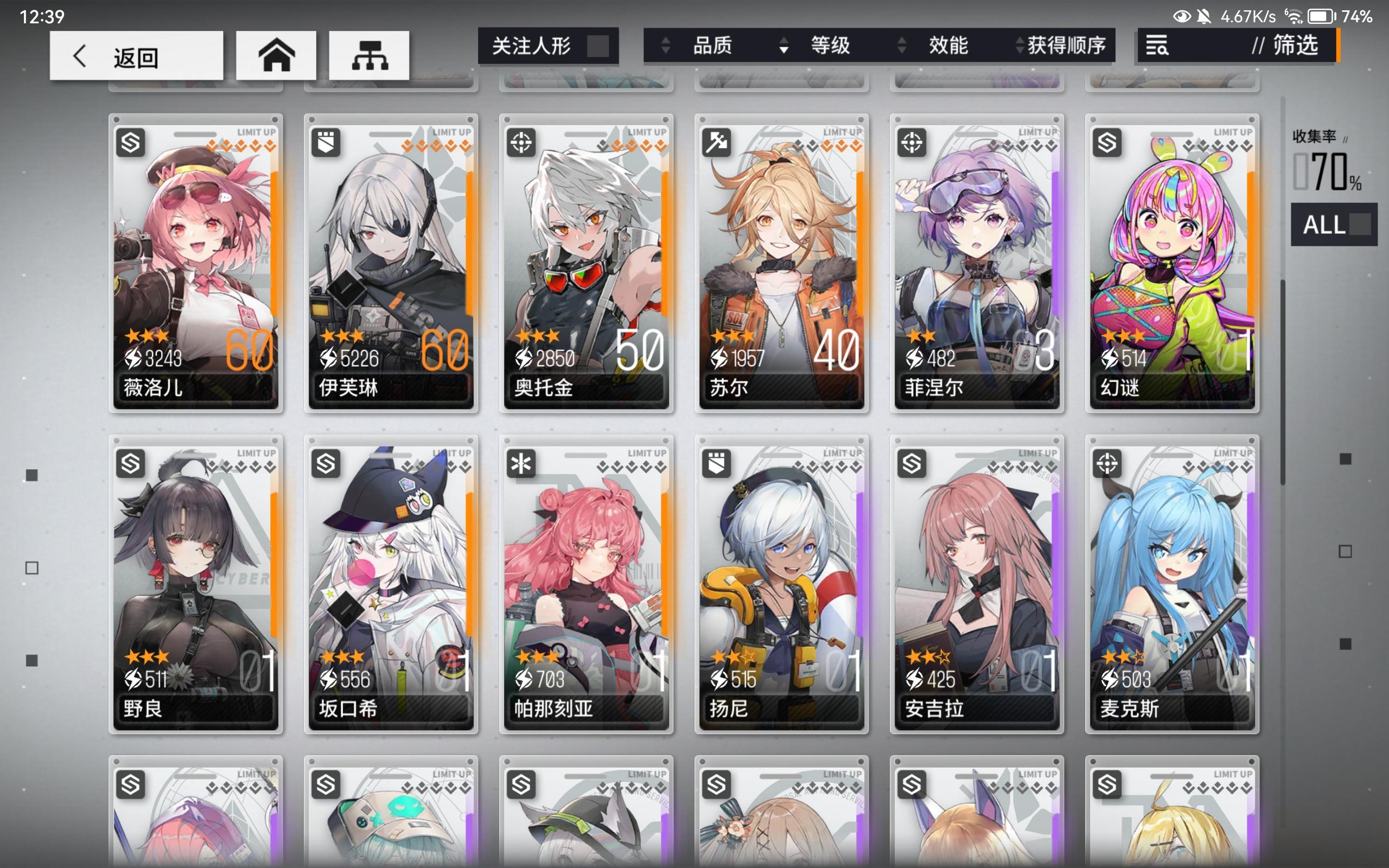Select the 品质 sorting option
Viewport: 1389px width, 868px height.
tap(713, 46)
